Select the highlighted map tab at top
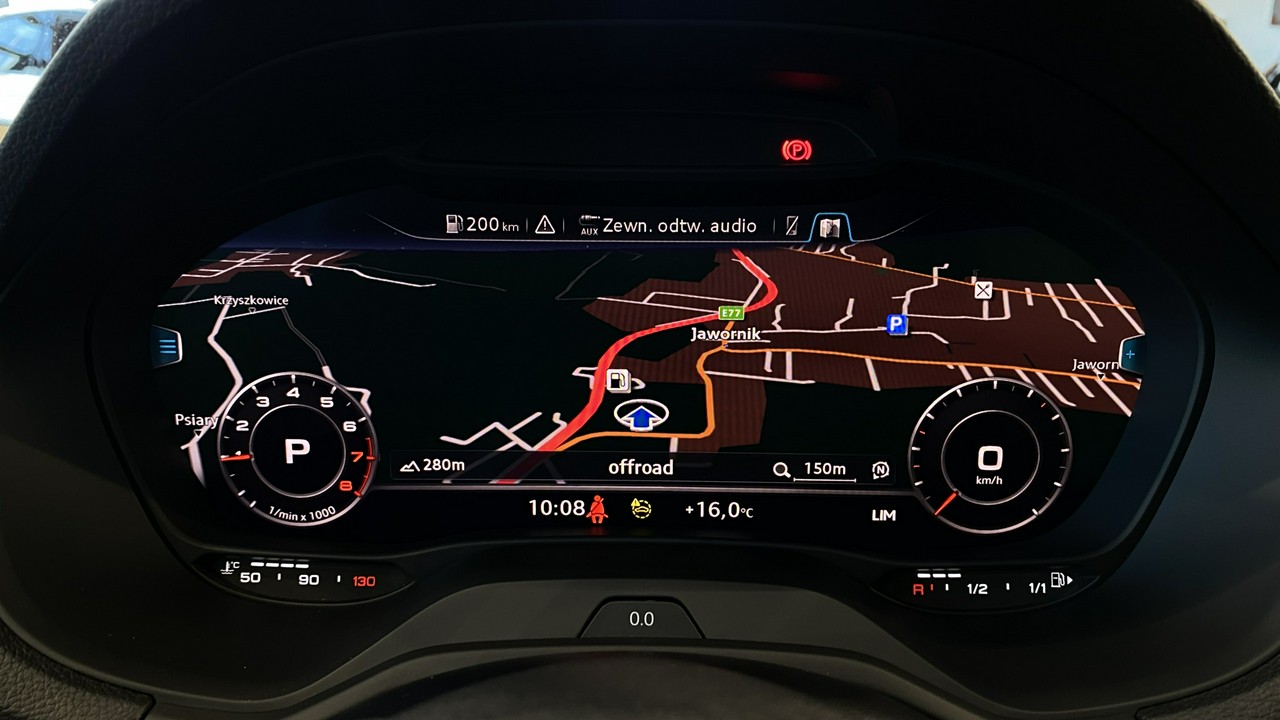This screenshot has height=720, width=1280. [828, 227]
